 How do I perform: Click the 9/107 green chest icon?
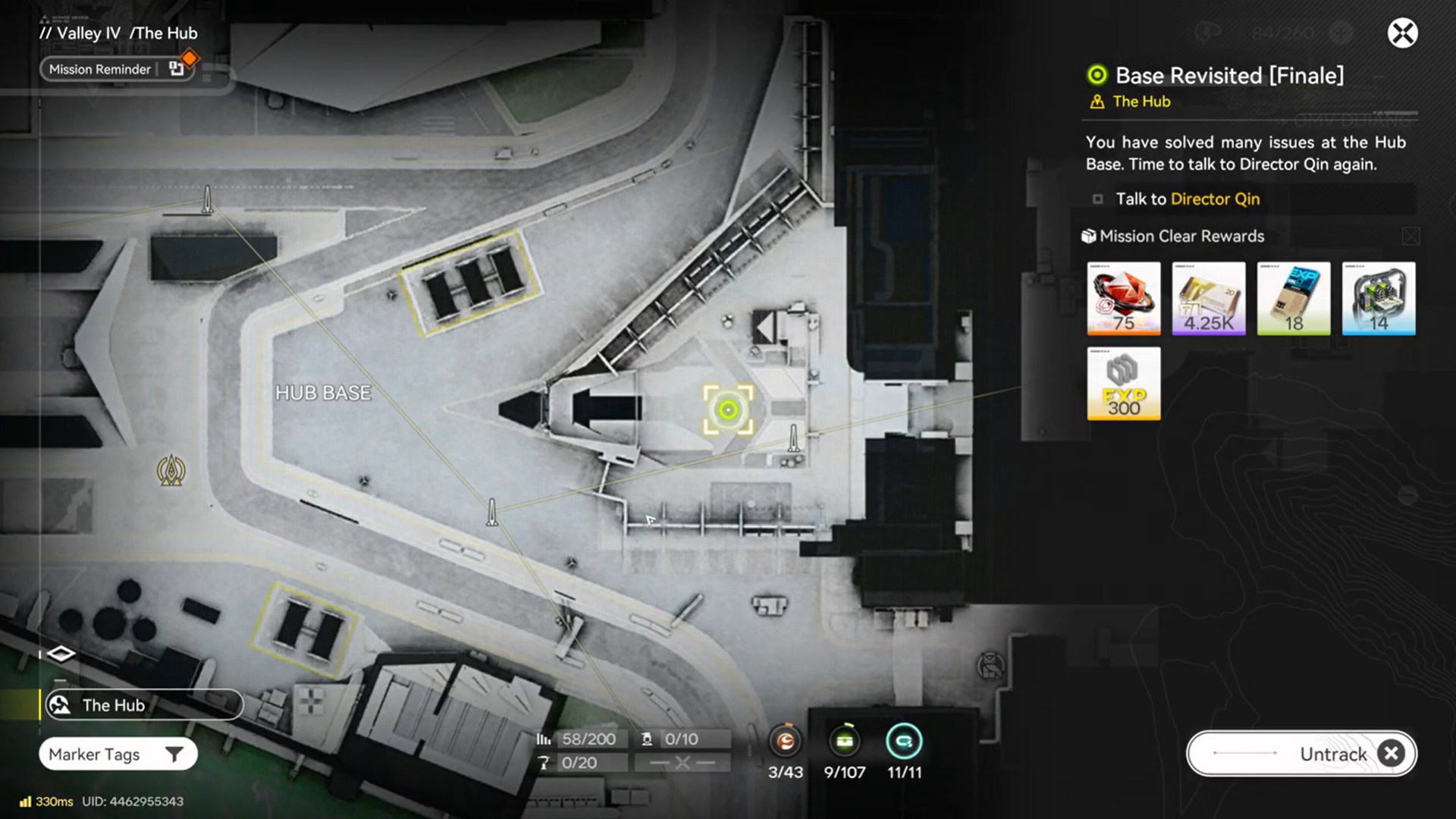click(844, 742)
